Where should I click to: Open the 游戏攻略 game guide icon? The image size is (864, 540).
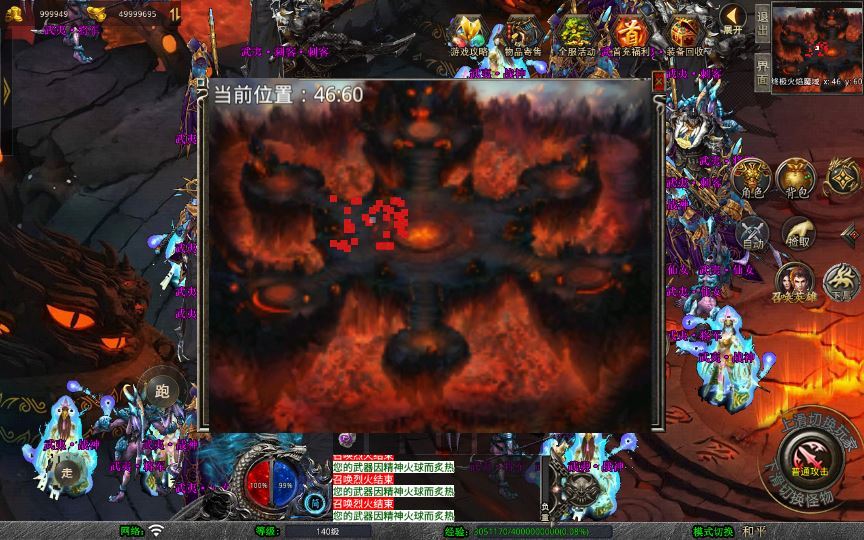(468, 34)
